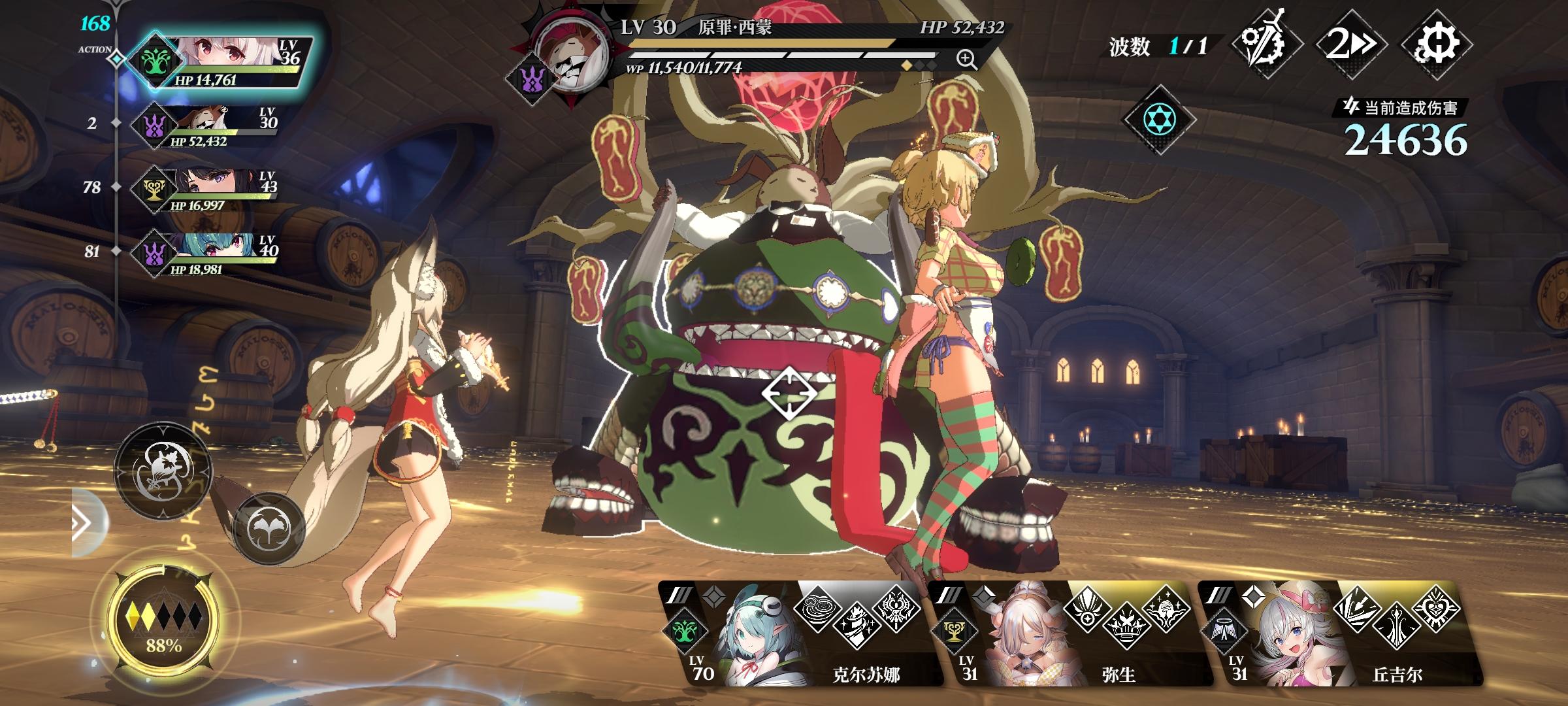Tap the hexagram star icon
This screenshot has width=1568, height=706.
[1159, 120]
